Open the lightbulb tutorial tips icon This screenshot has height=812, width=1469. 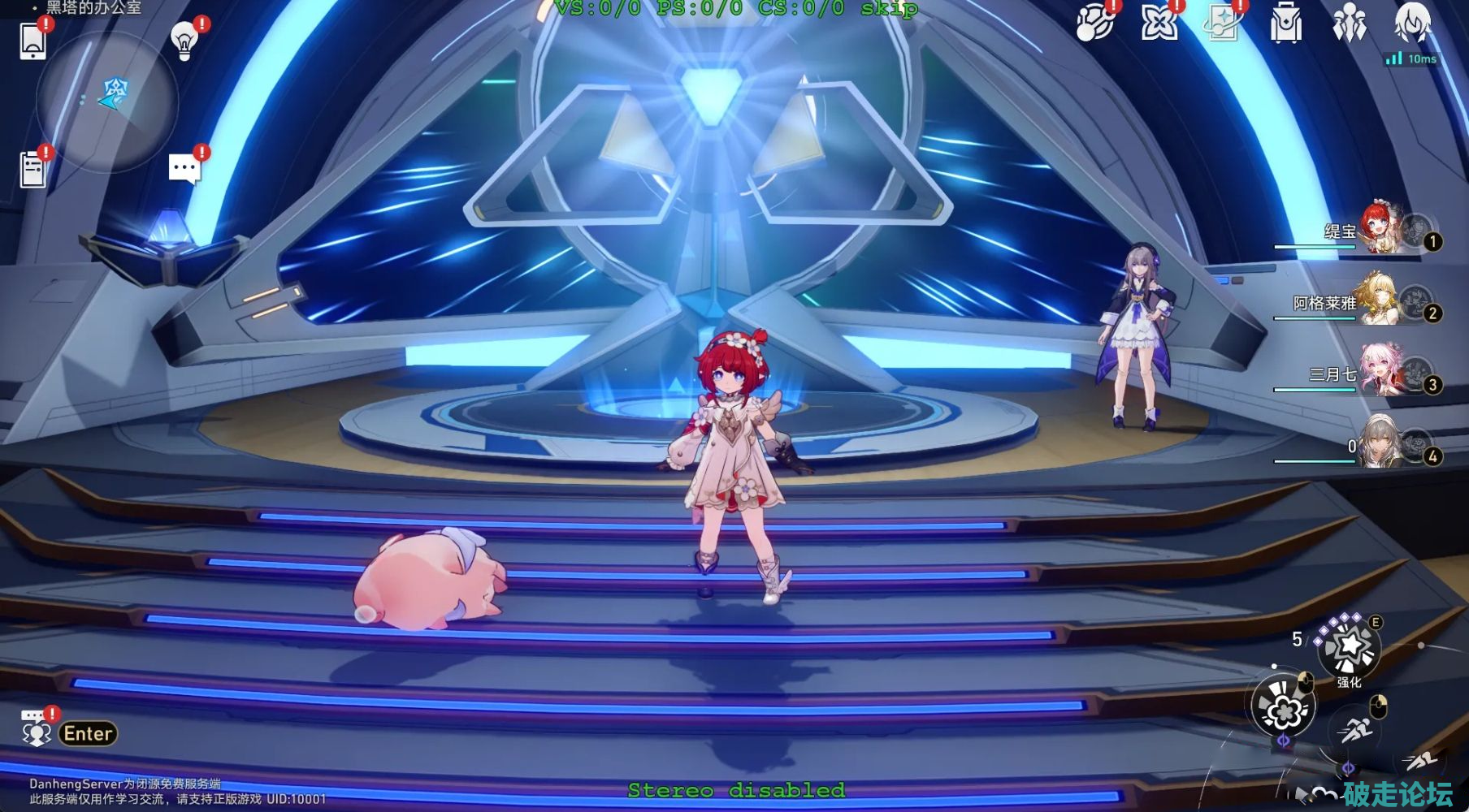(184, 41)
